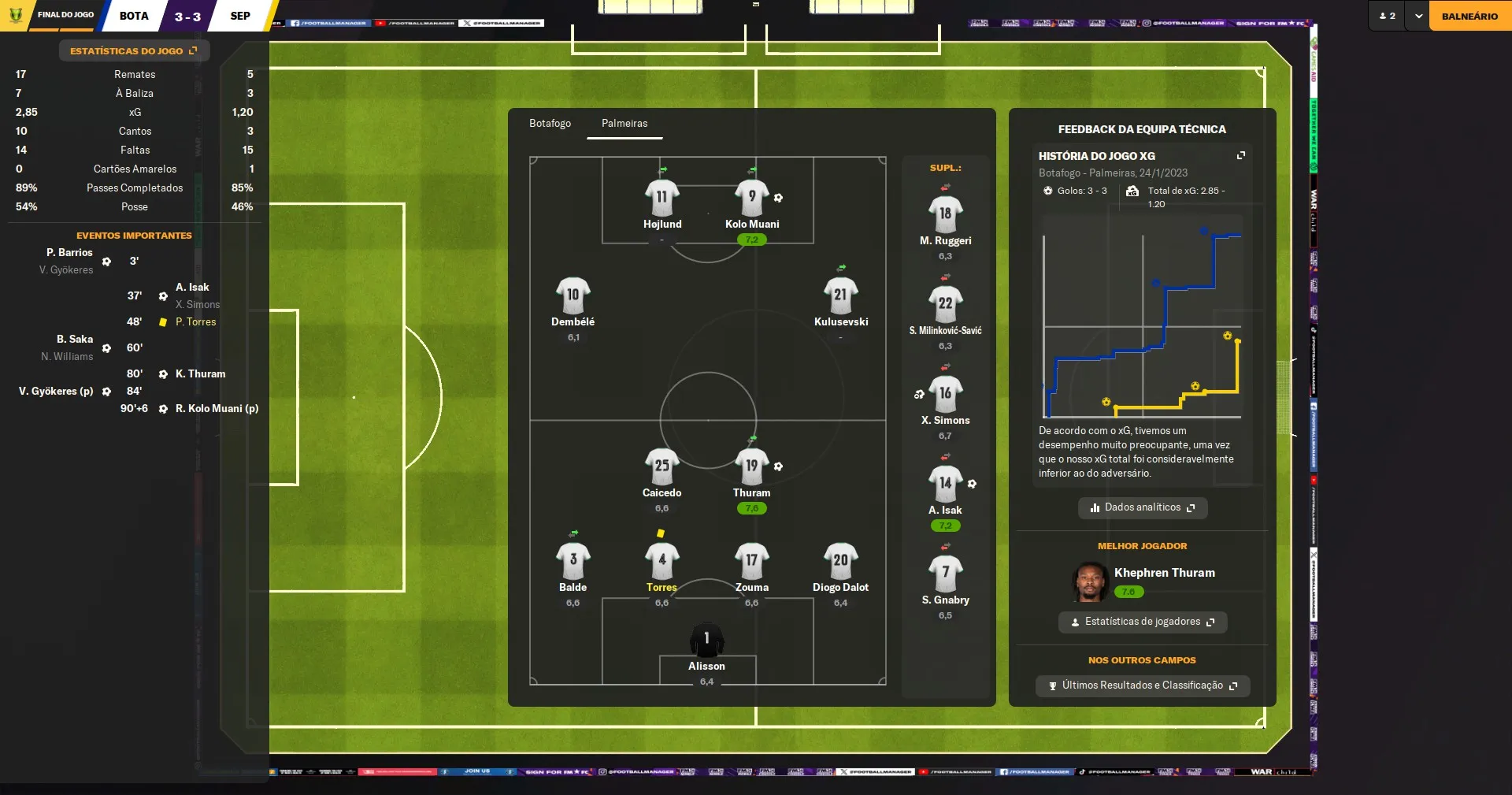
Task: Open Últimos Resultados e Classificação
Action: pyautogui.click(x=1142, y=685)
